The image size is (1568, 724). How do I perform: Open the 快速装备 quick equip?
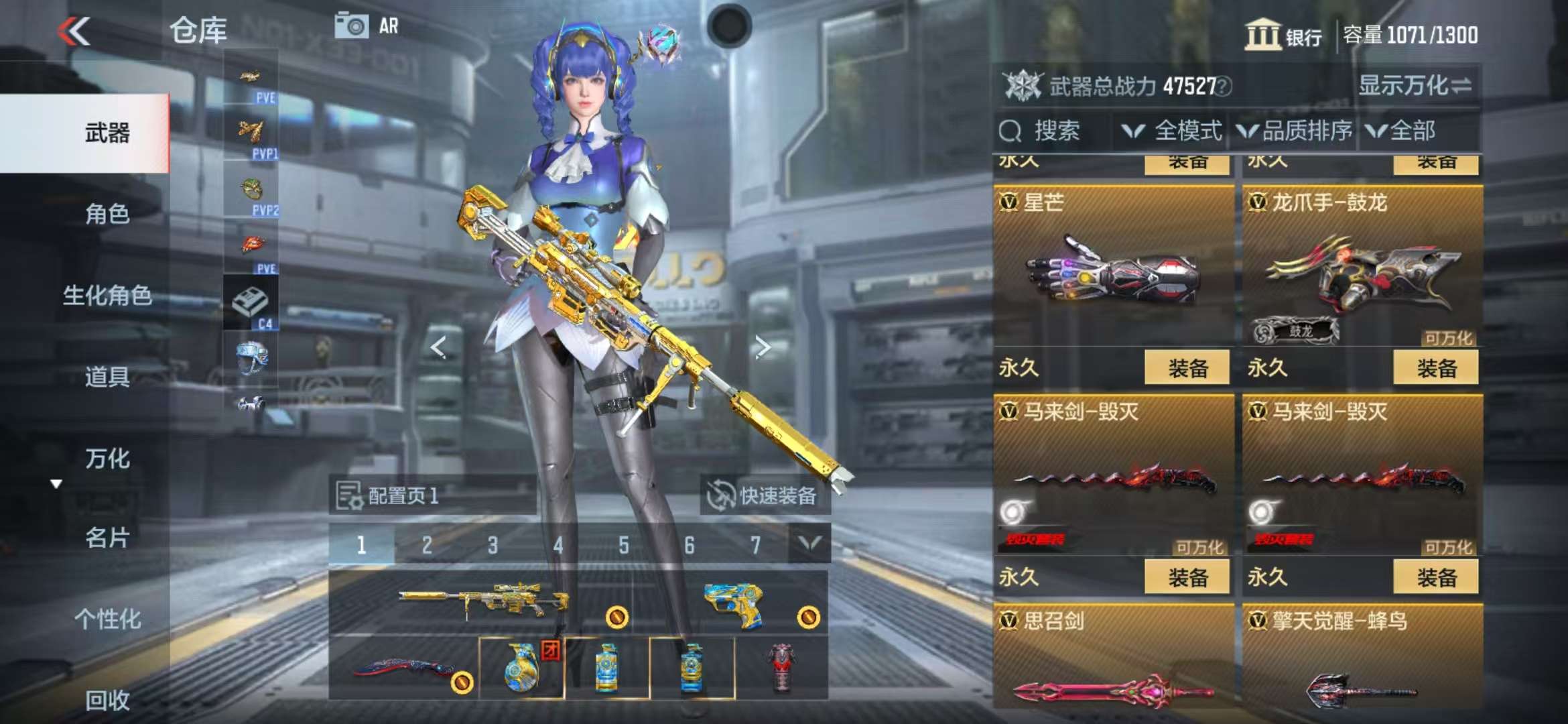765,496
